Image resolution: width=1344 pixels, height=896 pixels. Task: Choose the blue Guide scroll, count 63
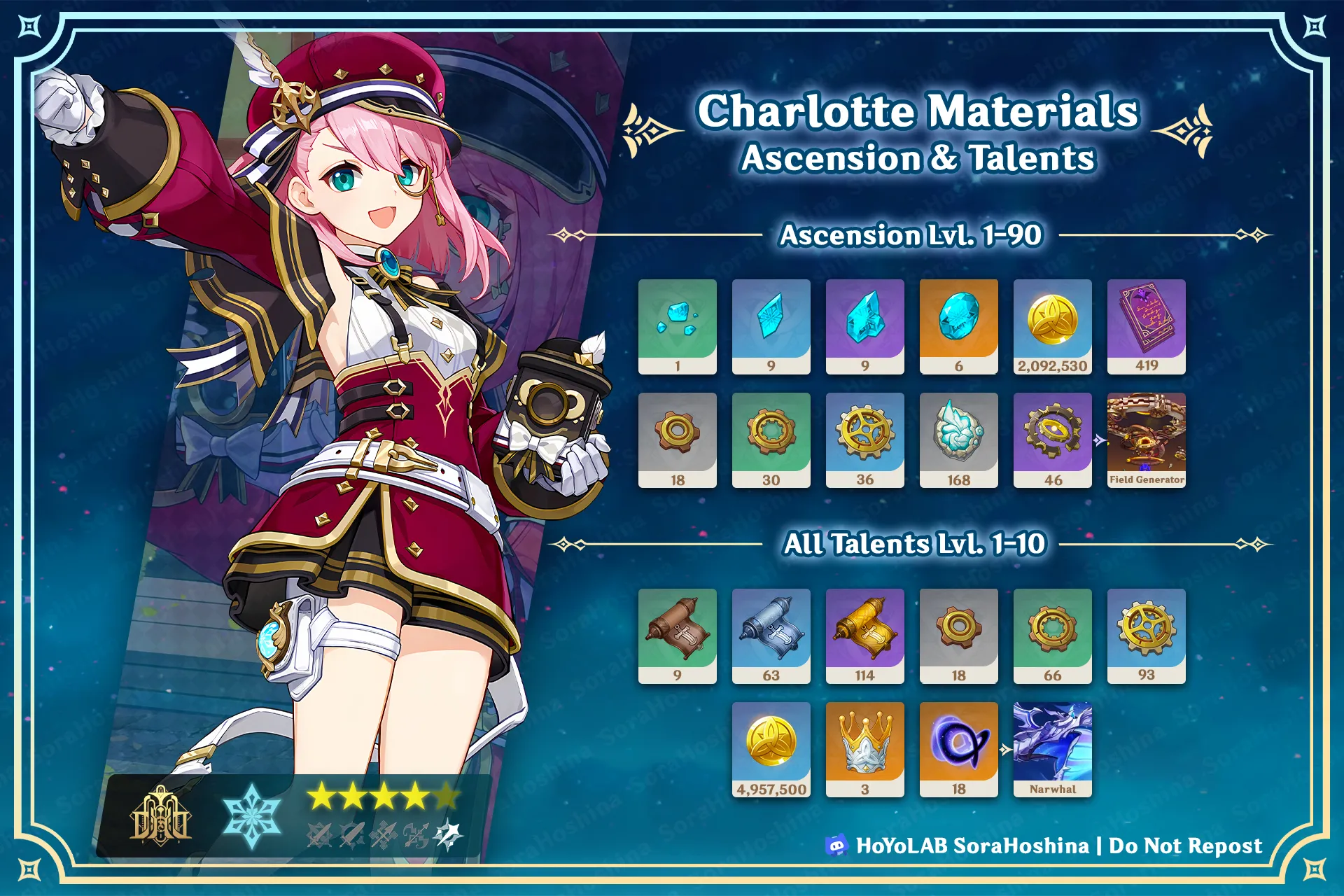771,636
